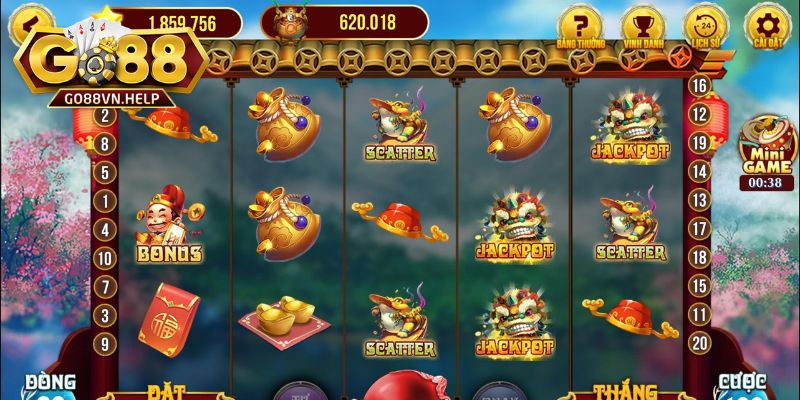
Task: Launch the Mini Game icon
Action: (x=766, y=148)
